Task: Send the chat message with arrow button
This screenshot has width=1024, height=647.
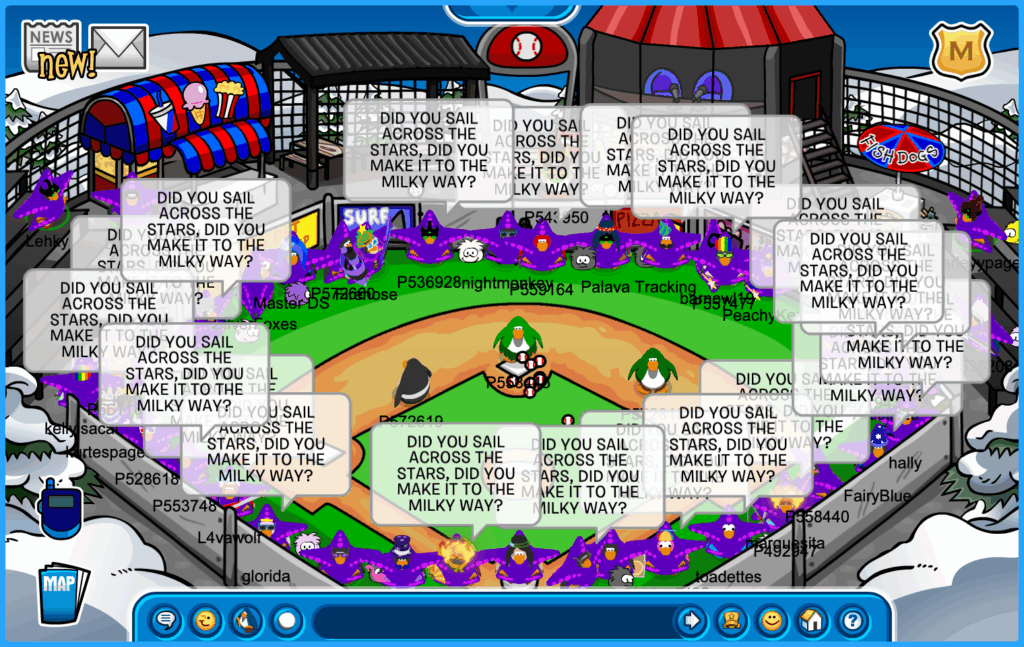Action: tap(691, 621)
